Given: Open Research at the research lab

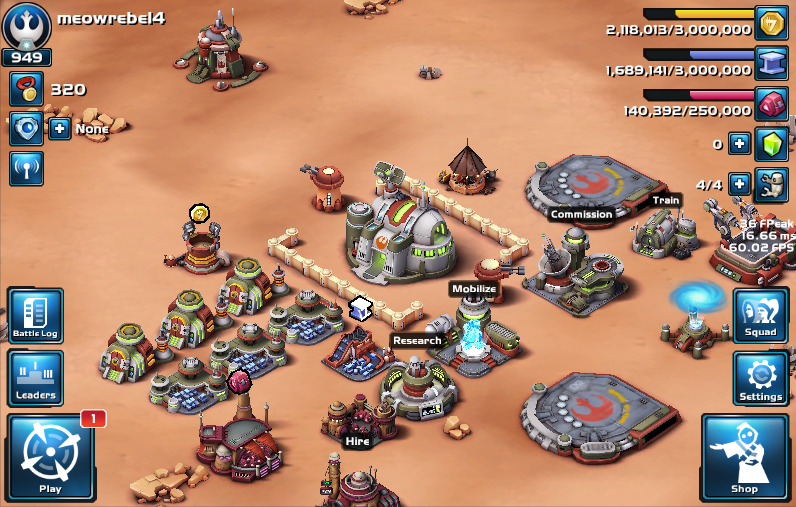Looking at the screenshot, I should pyautogui.click(x=417, y=340).
